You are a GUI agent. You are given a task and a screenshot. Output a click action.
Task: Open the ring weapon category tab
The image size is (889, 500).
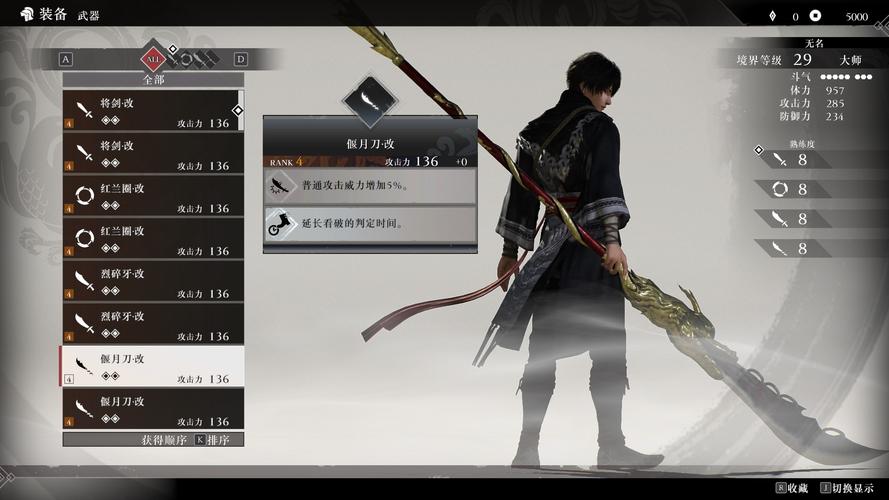pyautogui.click(x=185, y=58)
